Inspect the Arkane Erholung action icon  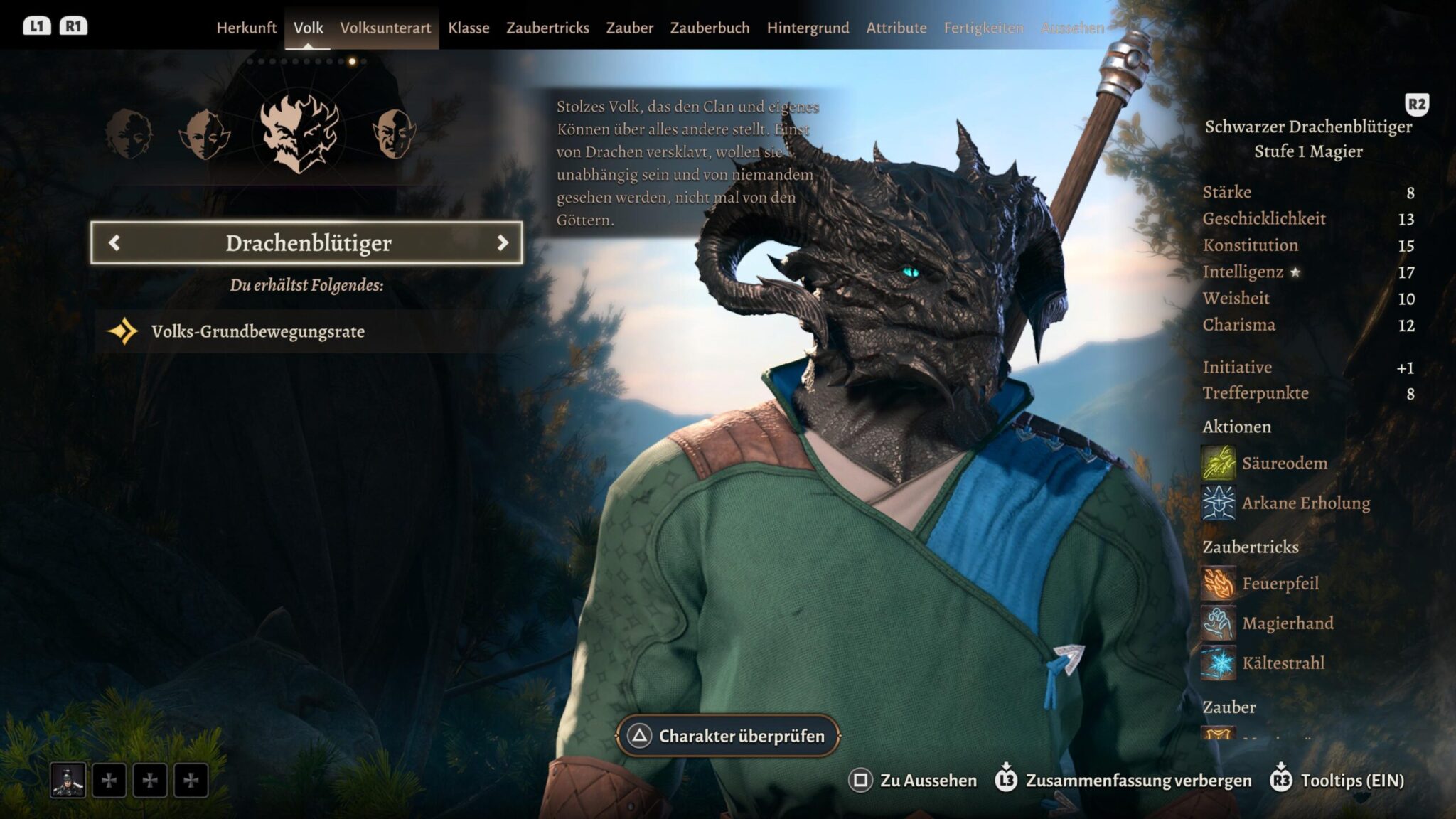point(1218,503)
